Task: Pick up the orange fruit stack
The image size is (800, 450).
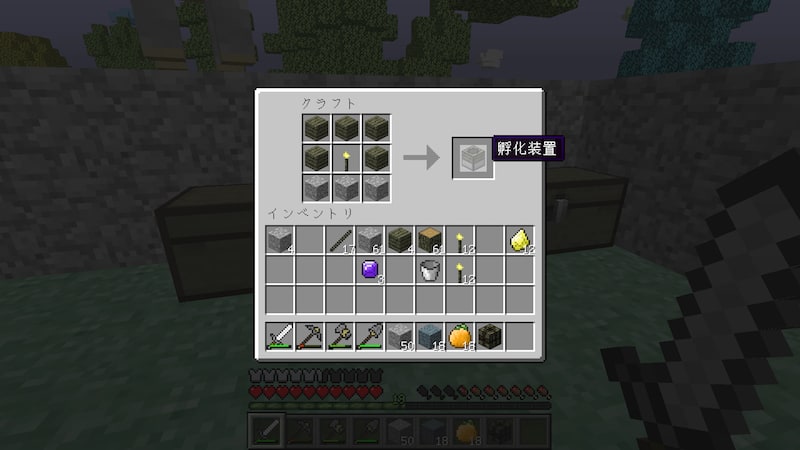Action: click(459, 336)
